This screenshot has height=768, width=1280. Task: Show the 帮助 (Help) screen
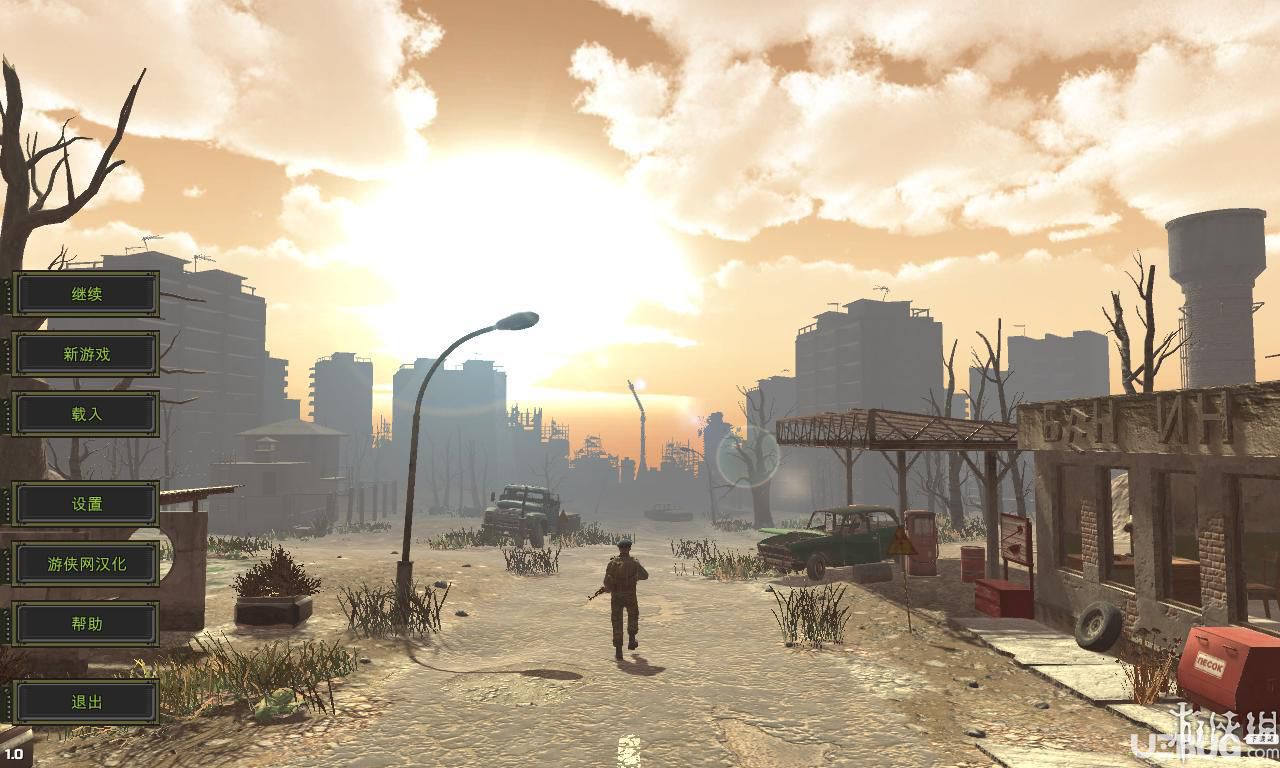coord(86,624)
